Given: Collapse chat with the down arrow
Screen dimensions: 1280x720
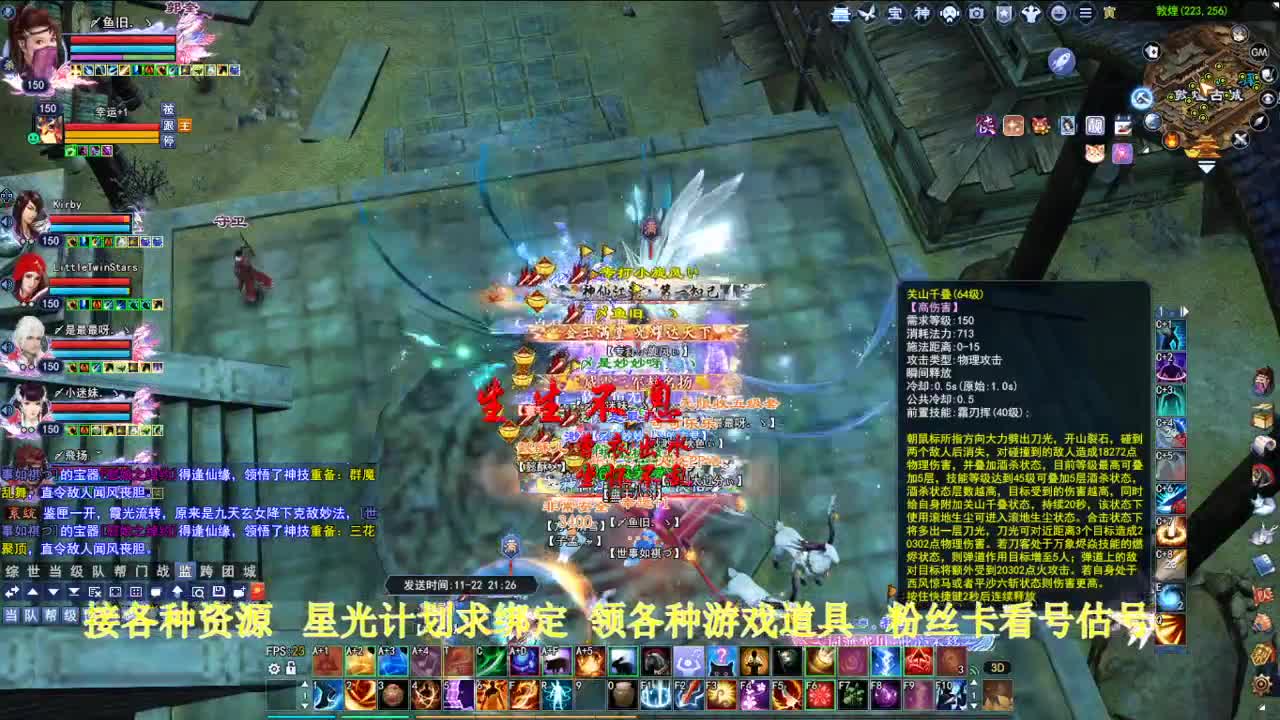Looking at the screenshot, I should [53, 591].
